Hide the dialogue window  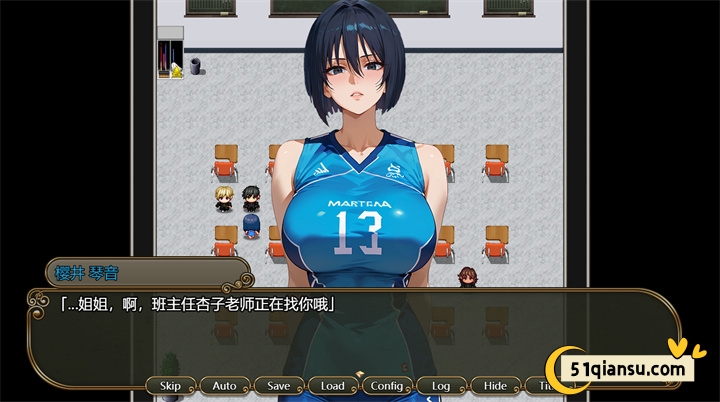click(x=494, y=386)
